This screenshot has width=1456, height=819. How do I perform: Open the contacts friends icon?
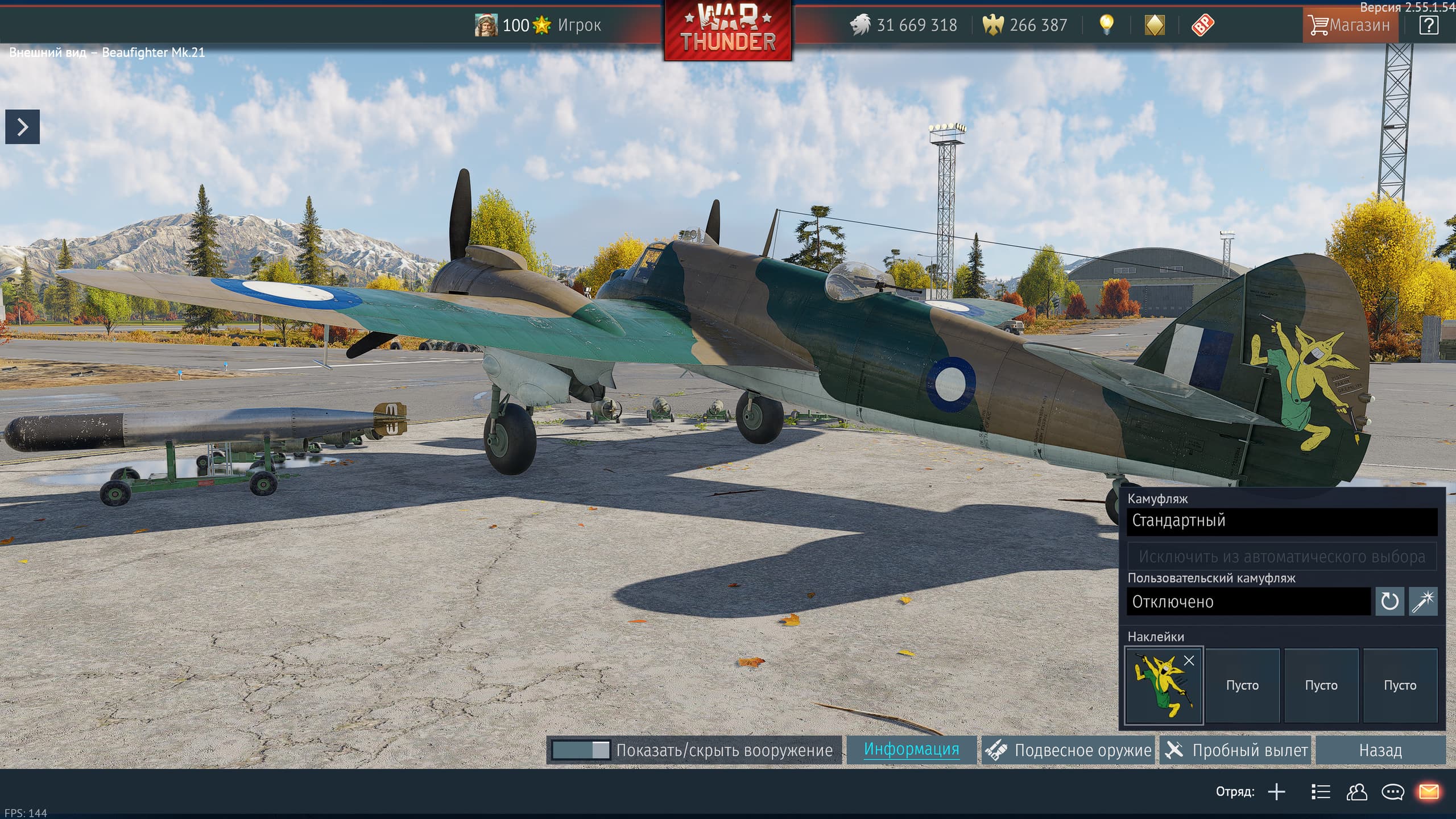[1356, 792]
